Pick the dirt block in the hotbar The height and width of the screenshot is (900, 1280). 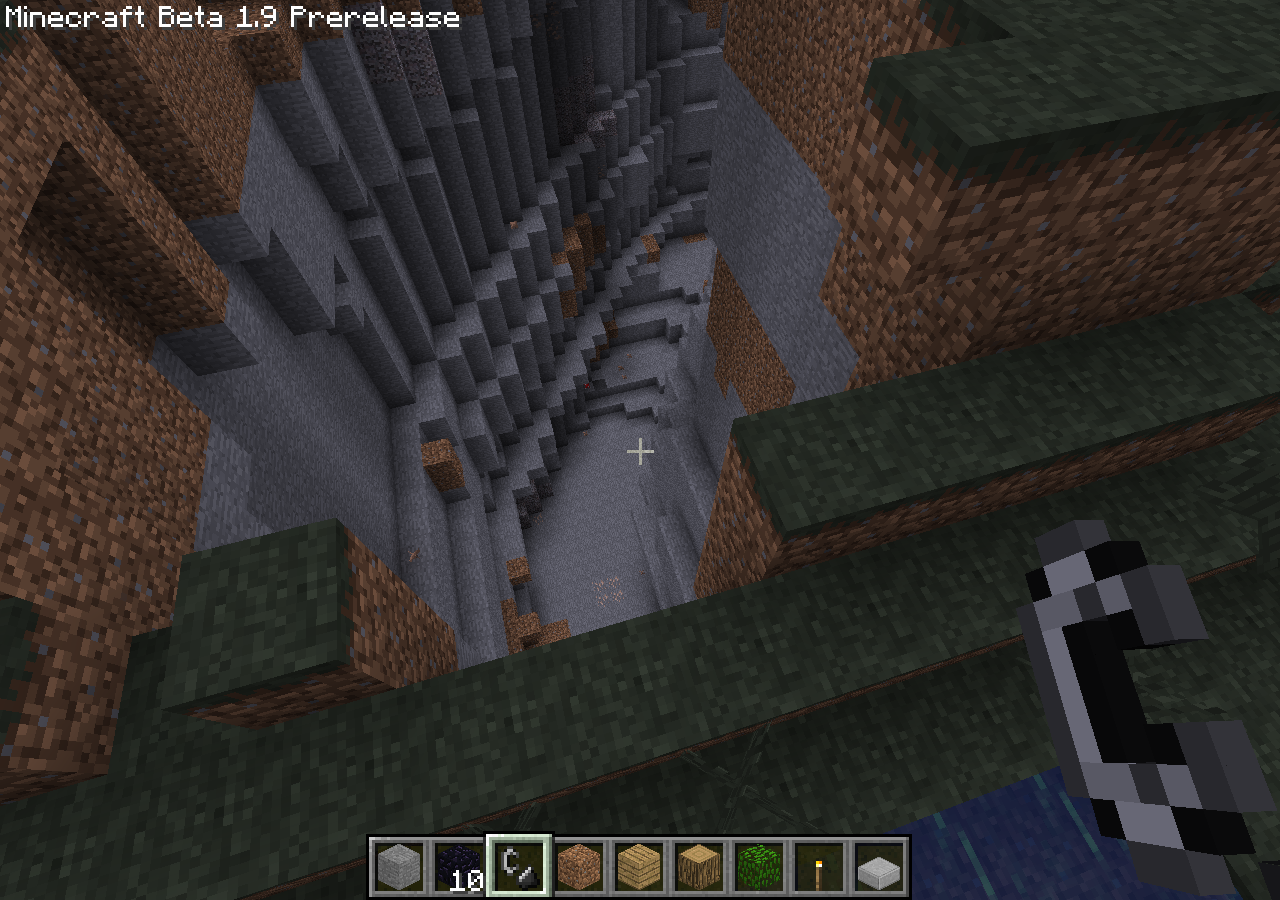click(x=579, y=866)
